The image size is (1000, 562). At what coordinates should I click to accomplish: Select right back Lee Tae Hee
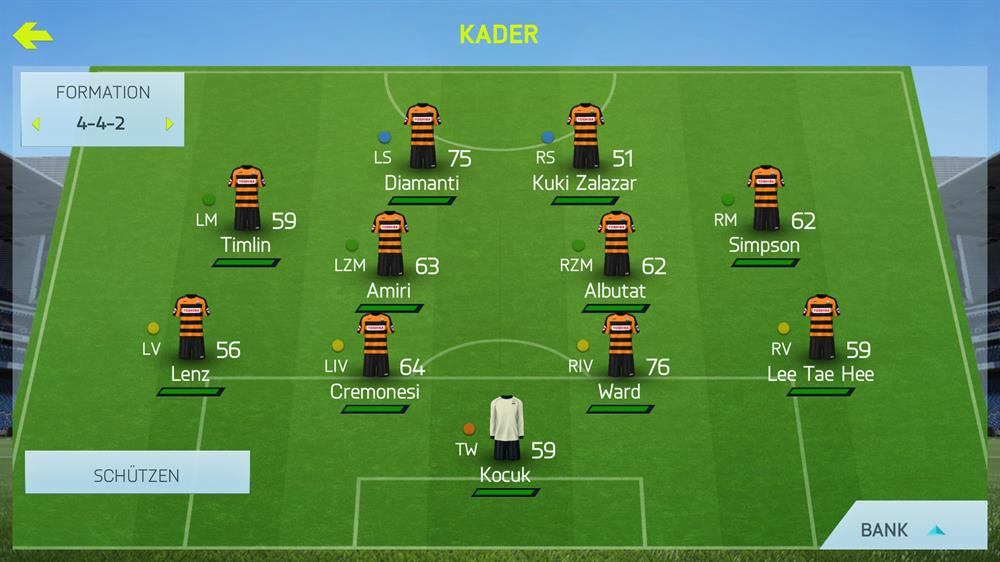820,328
